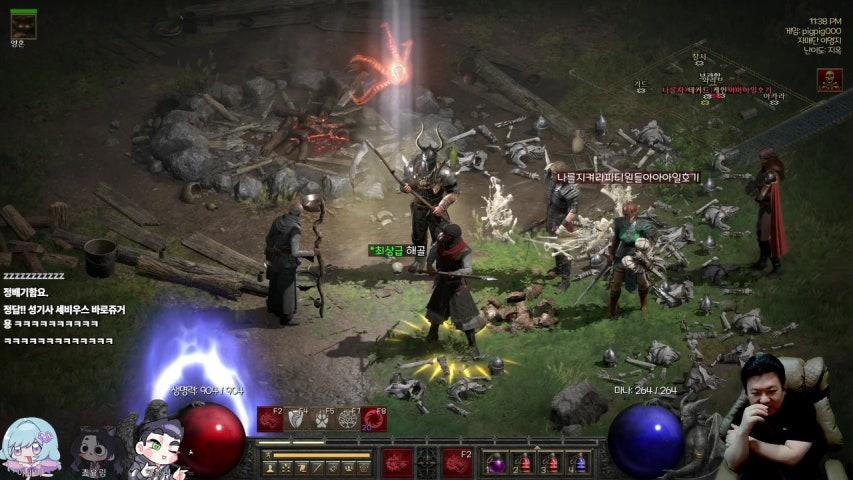Select the F8 red swirl skill
Screen dimensions: 853x480
click(x=374, y=420)
